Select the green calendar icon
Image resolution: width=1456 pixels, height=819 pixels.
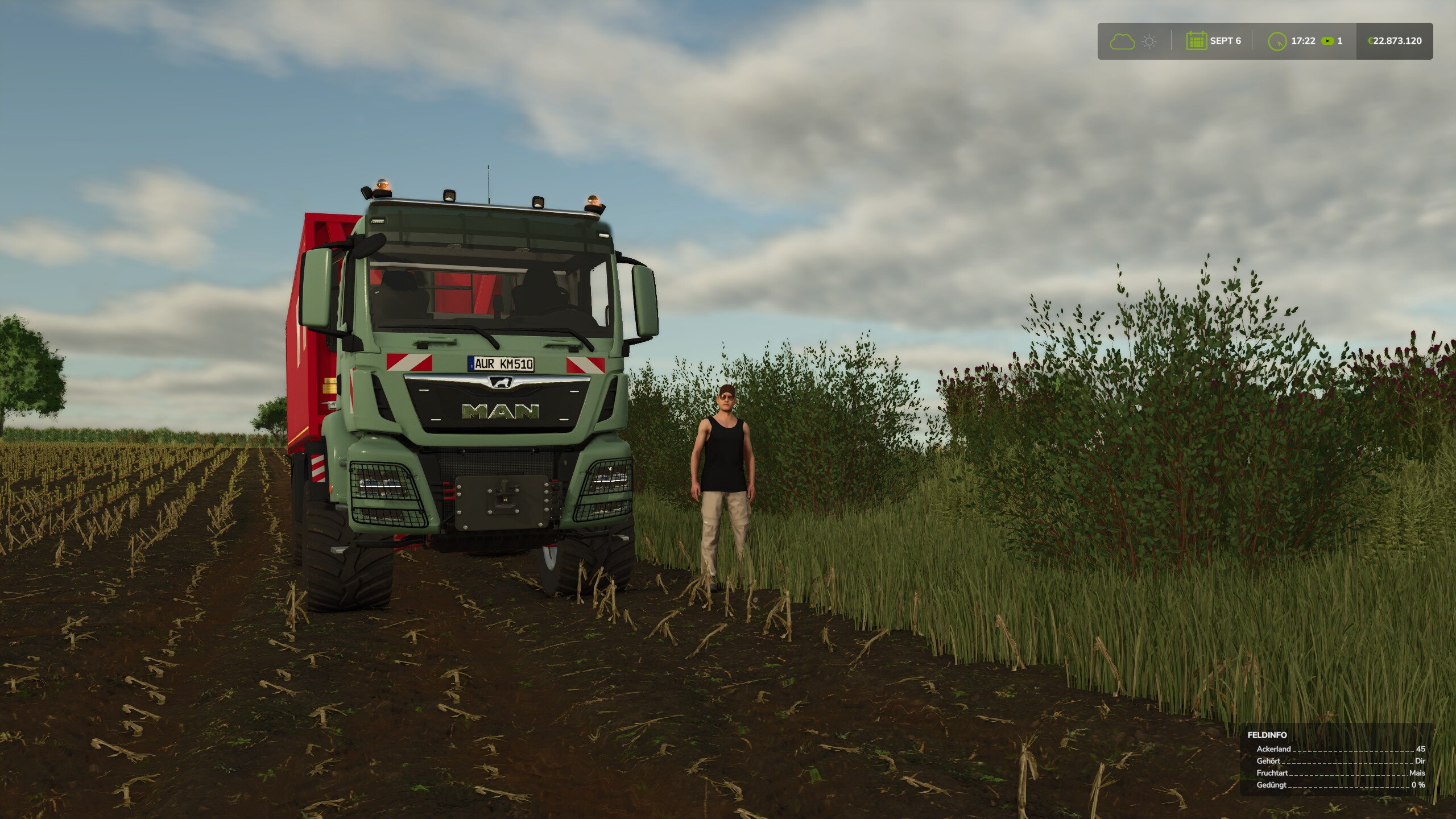(1196, 41)
